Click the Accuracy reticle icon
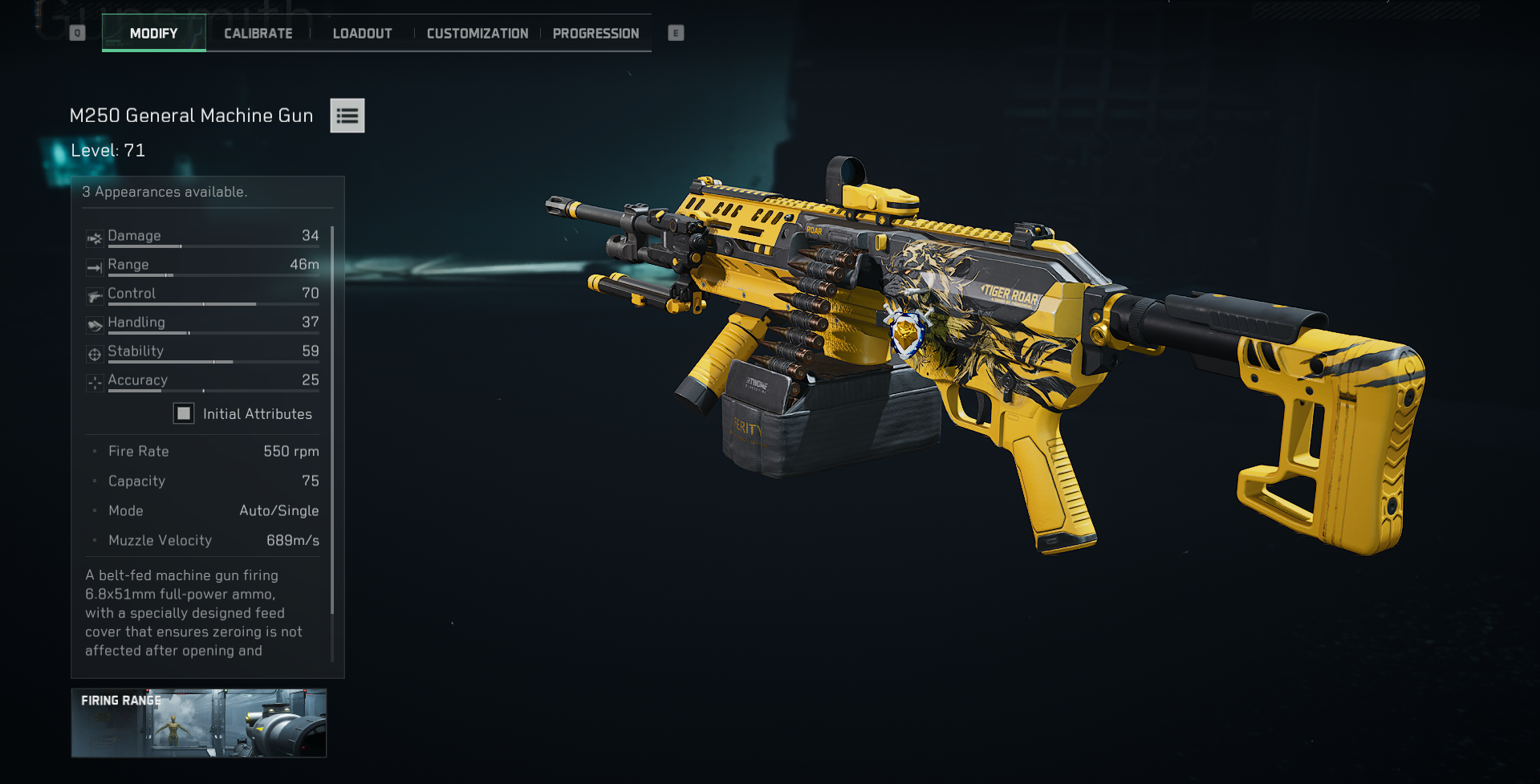This screenshot has width=1540, height=784. 94,383
